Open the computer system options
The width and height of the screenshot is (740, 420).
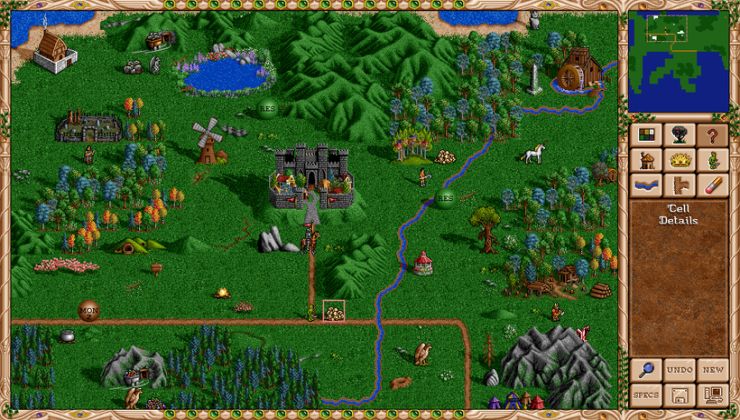[712, 395]
